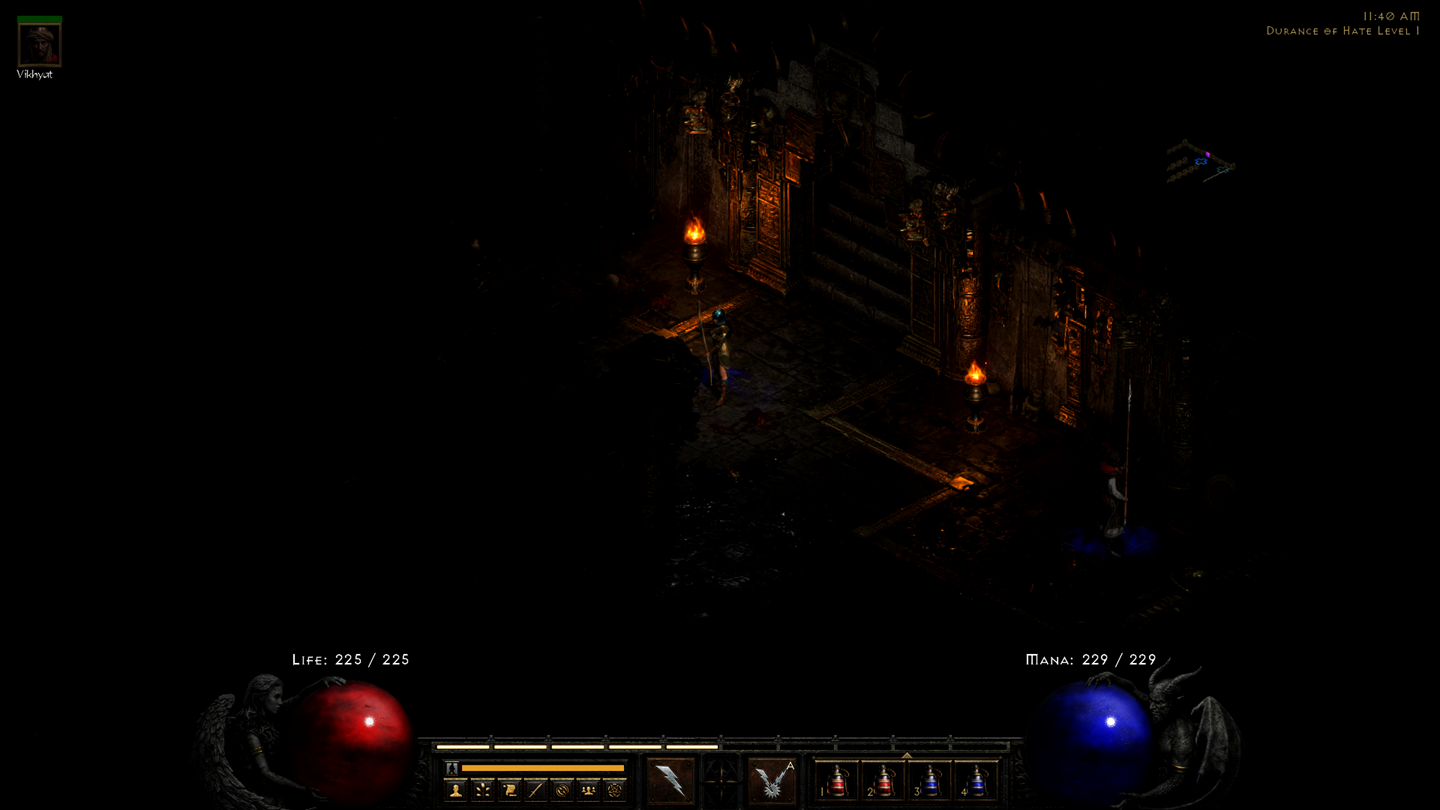Open the game menu pentagram icon
The image size is (1440, 810).
(615, 790)
